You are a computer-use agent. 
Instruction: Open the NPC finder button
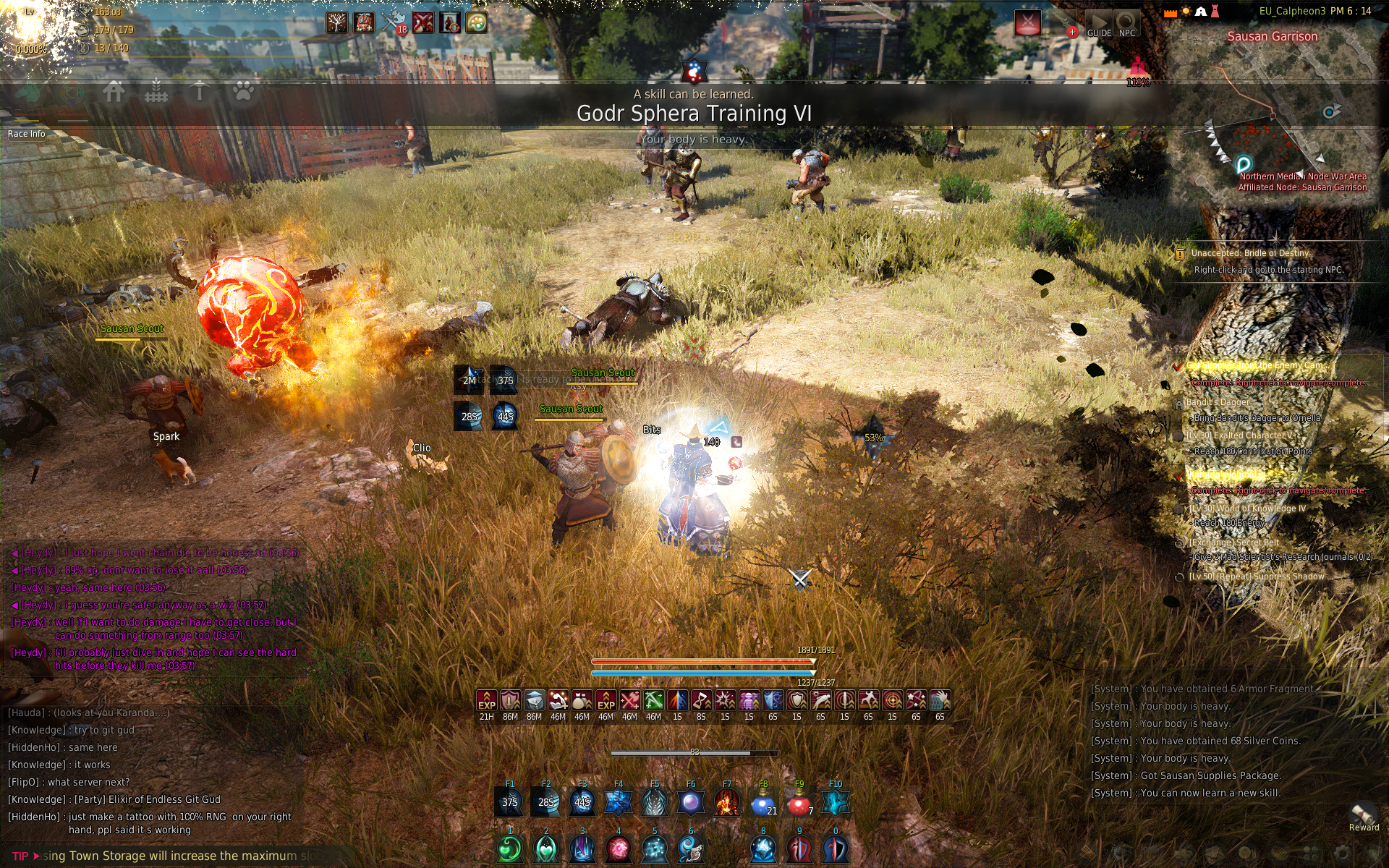coord(1126,24)
